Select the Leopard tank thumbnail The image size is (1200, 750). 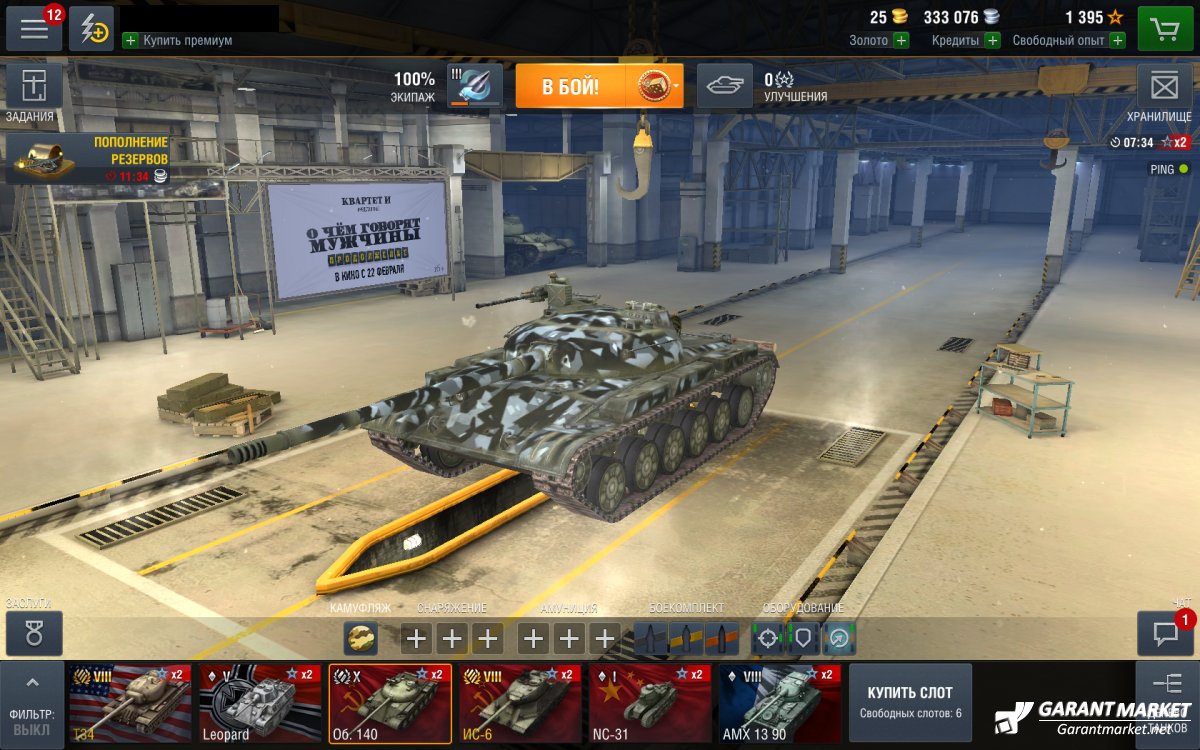click(x=260, y=703)
